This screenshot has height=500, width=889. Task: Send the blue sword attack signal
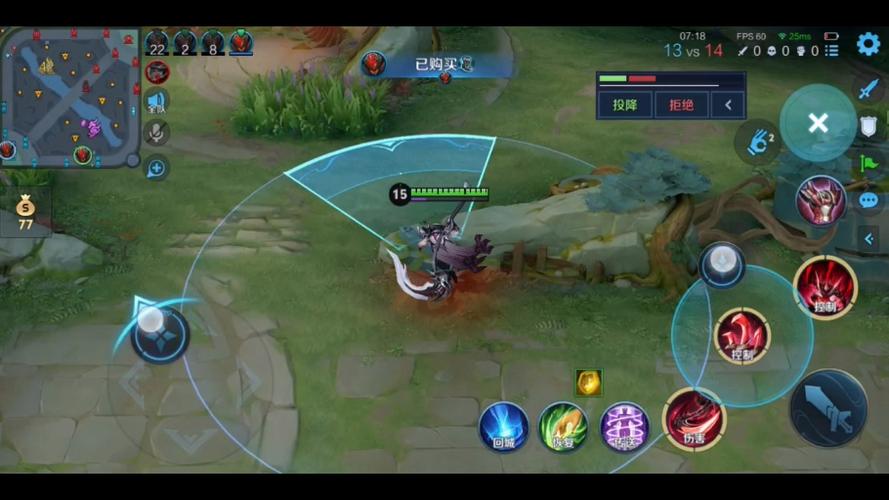867,89
